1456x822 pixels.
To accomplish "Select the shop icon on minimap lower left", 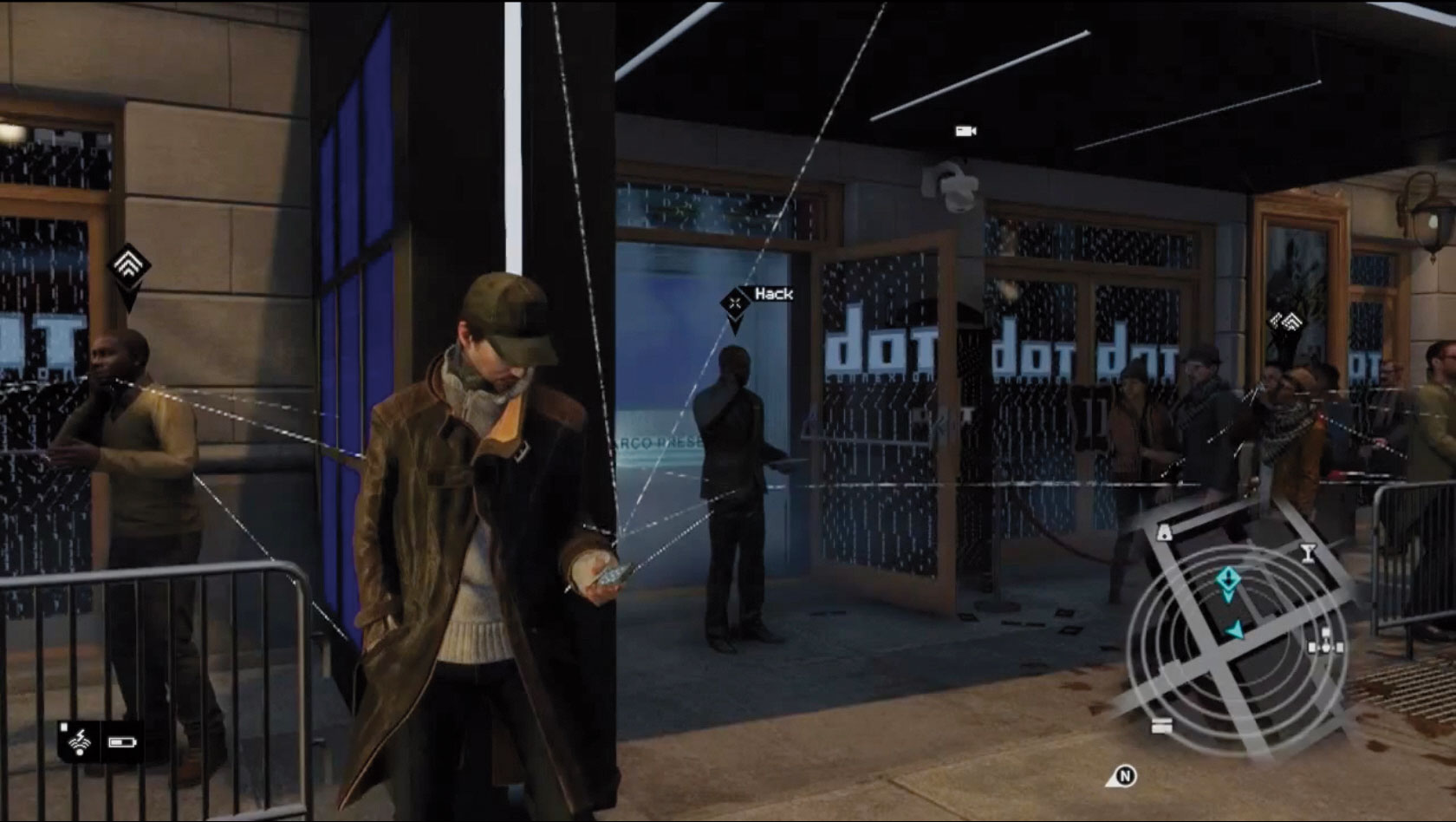I will [x=1160, y=725].
